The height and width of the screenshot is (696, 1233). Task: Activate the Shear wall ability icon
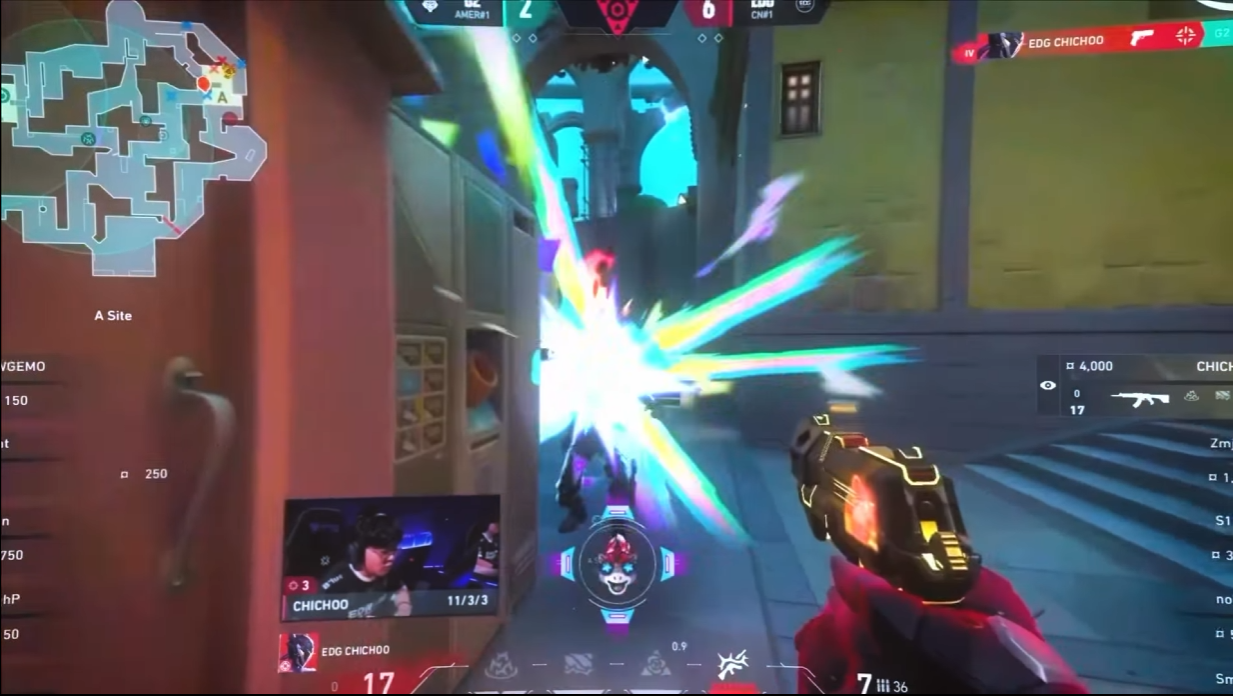click(x=579, y=665)
